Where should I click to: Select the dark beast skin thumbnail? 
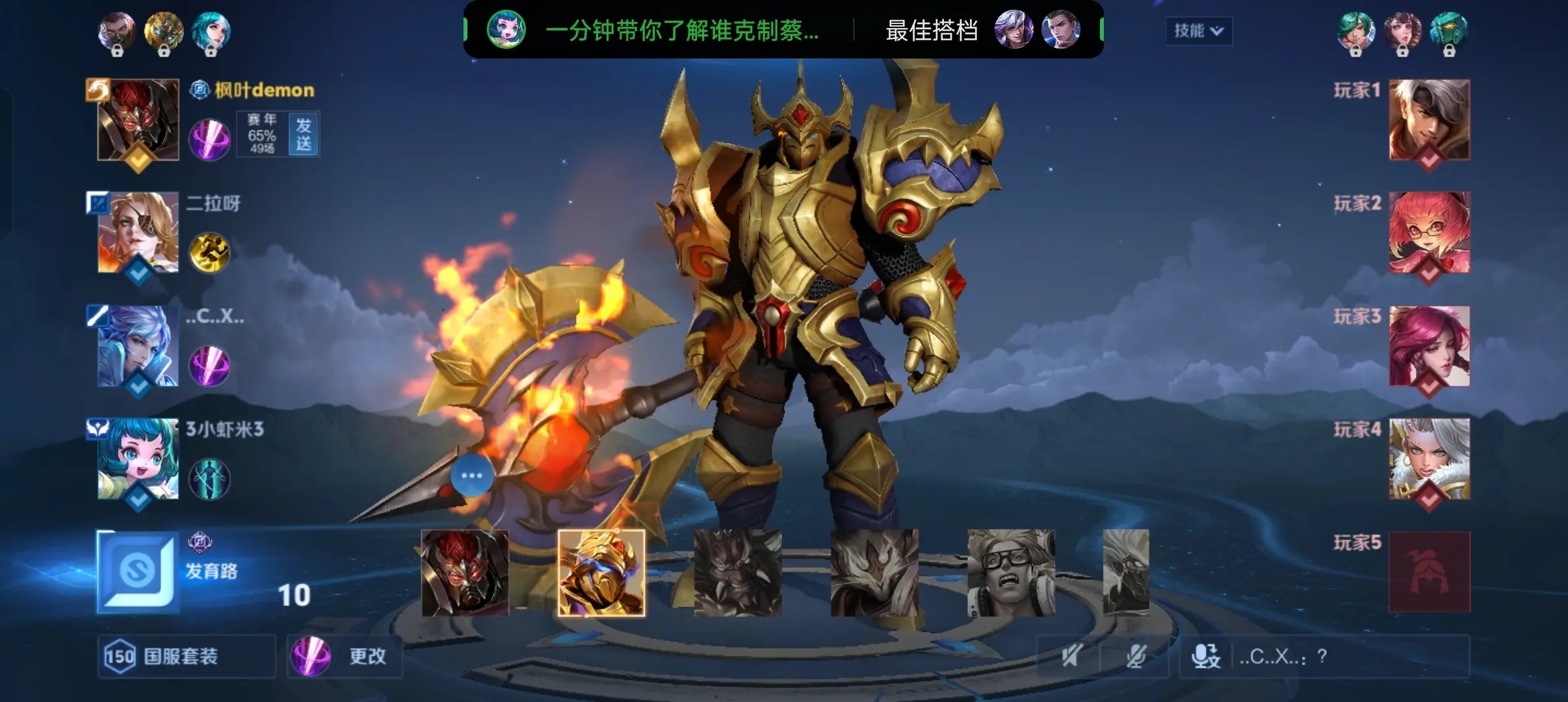pyautogui.click(x=738, y=573)
